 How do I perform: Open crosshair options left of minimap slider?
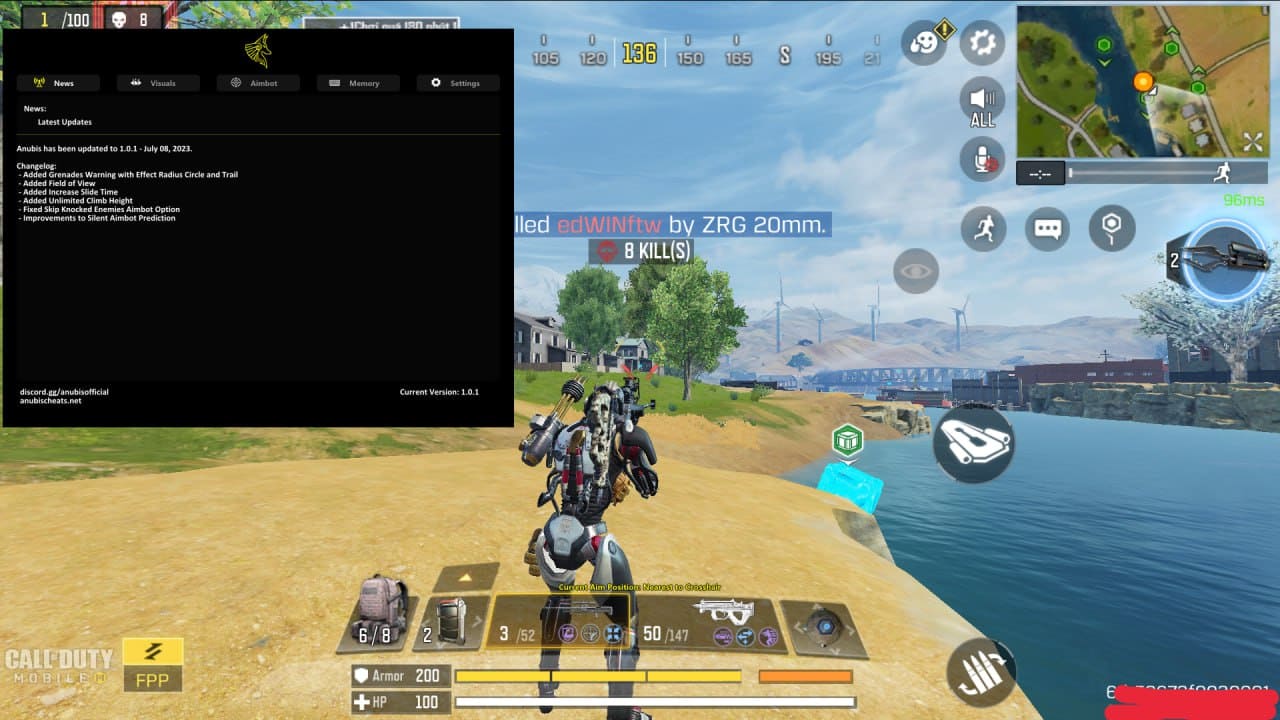pyautogui.click(x=1040, y=172)
